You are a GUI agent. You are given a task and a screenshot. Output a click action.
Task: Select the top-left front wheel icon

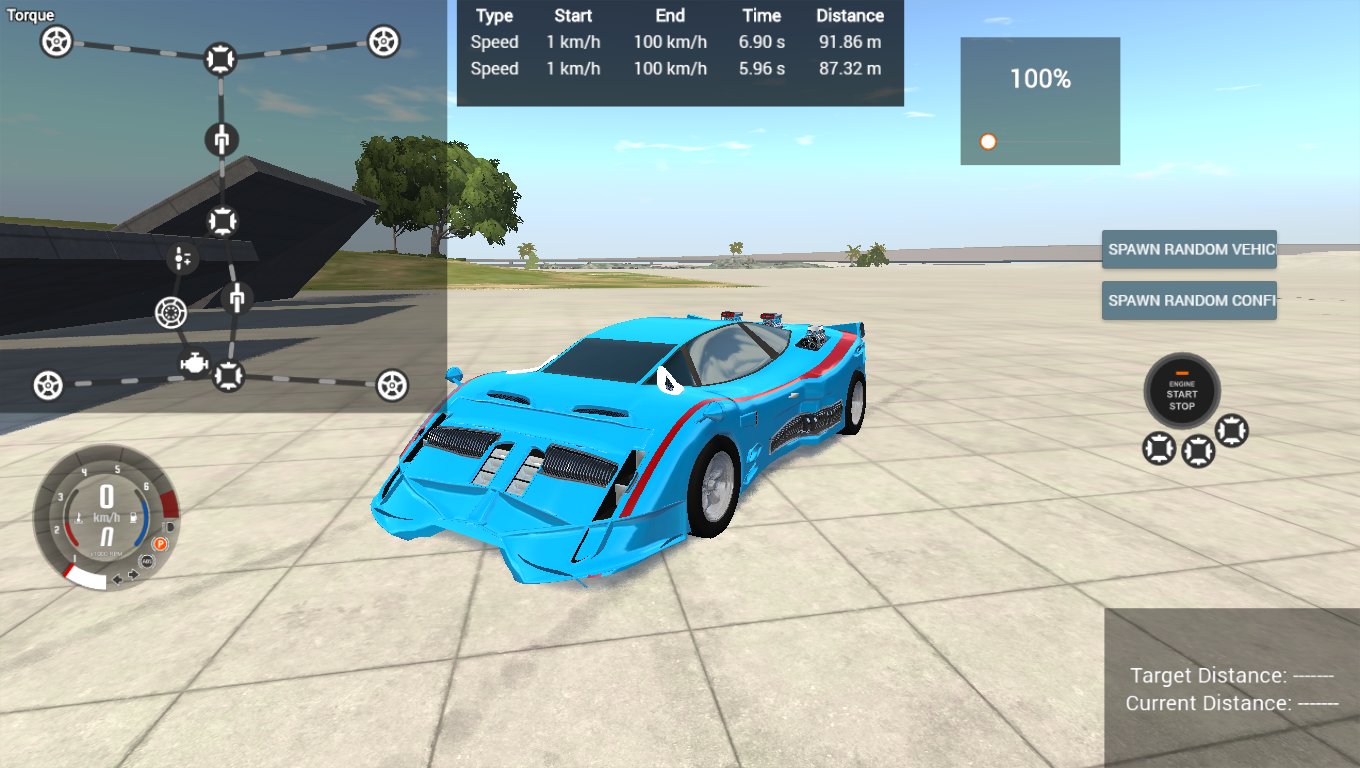[55, 40]
